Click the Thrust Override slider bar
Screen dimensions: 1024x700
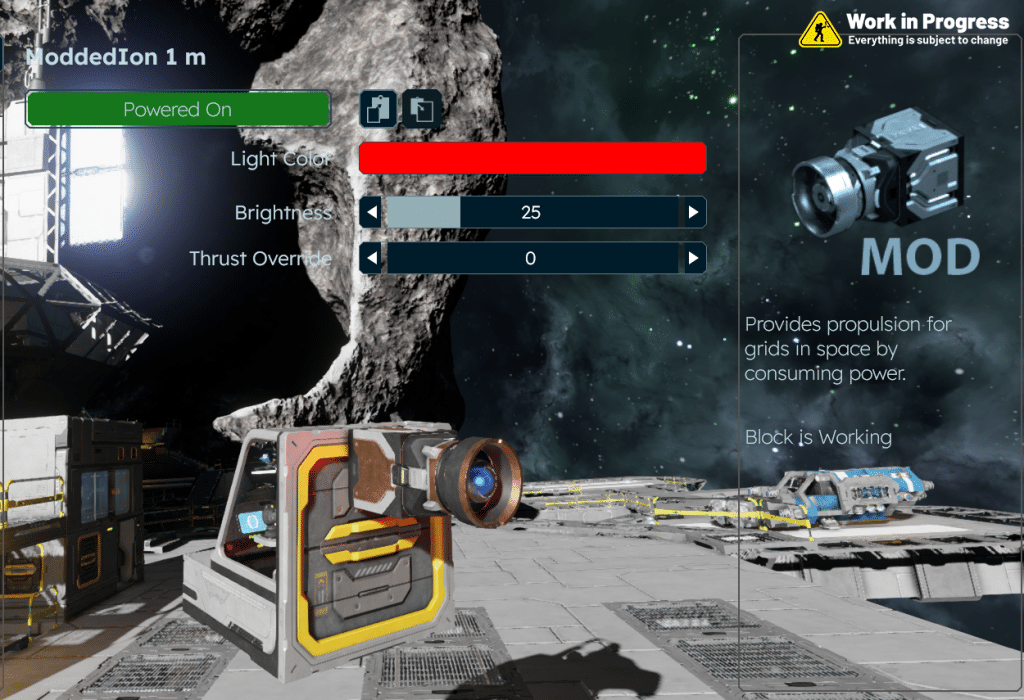tap(531, 258)
